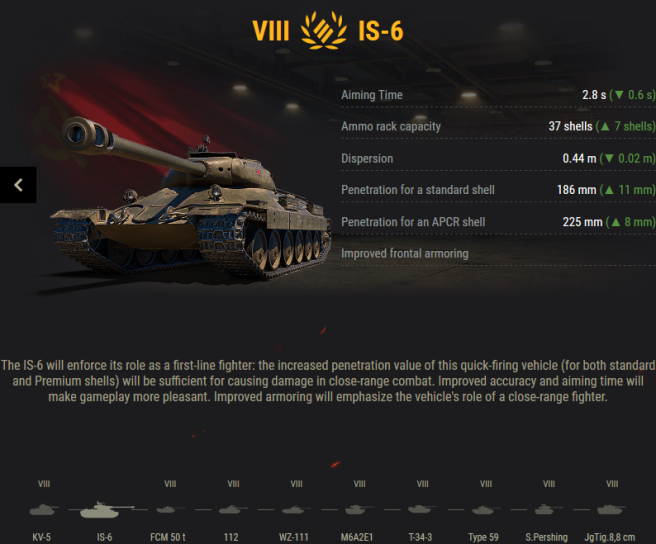Select the Type 59 tank

click(485, 509)
